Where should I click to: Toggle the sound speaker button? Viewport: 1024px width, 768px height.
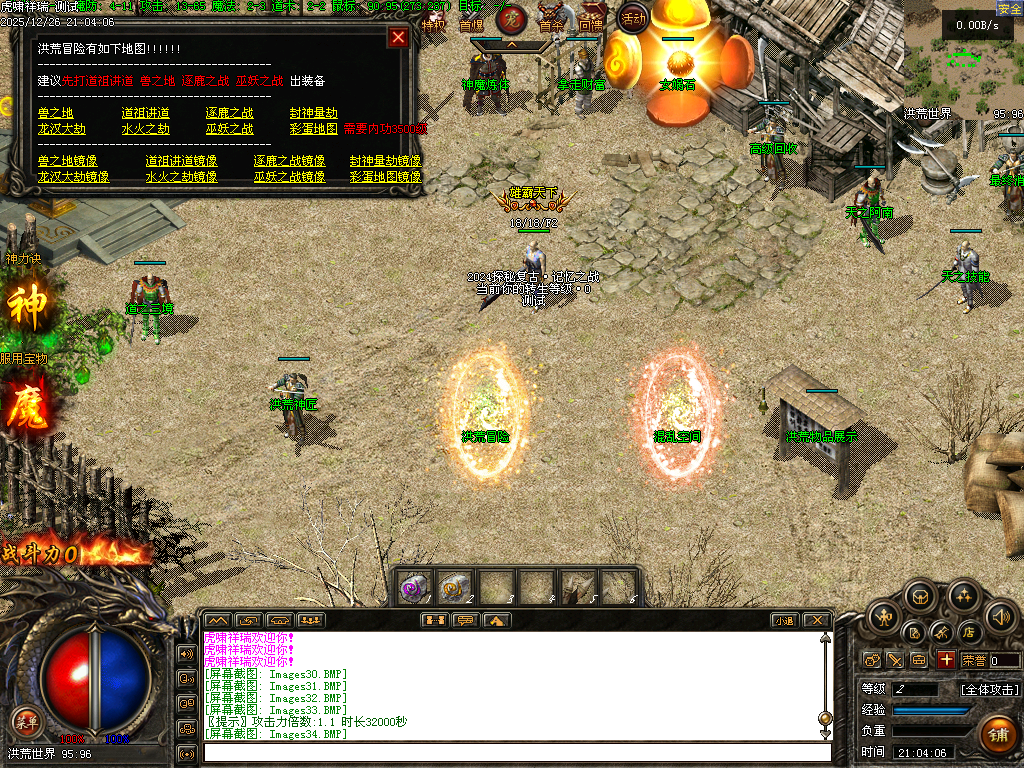[x=1001, y=617]
